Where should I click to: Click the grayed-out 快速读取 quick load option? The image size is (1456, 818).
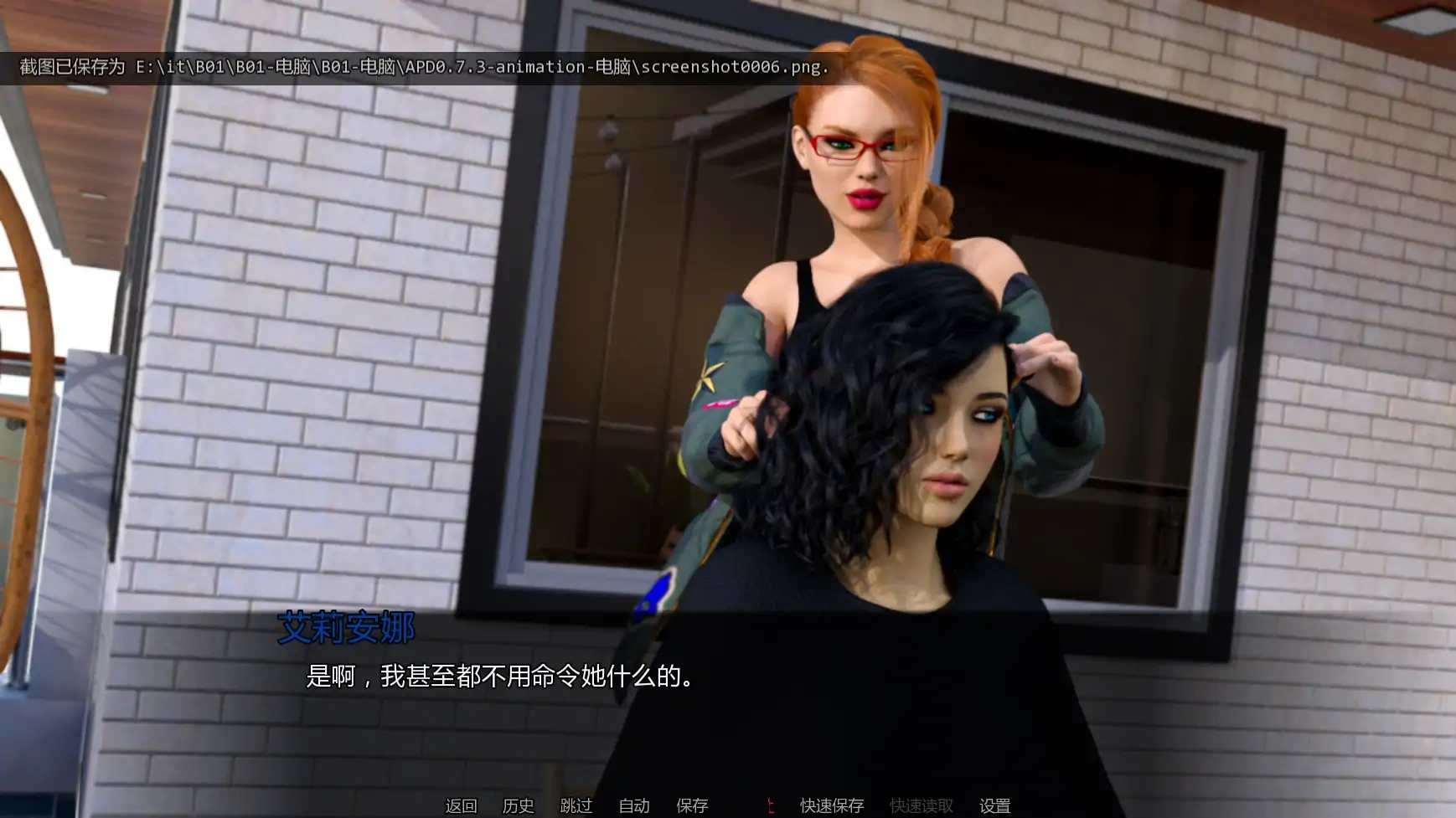922,806
